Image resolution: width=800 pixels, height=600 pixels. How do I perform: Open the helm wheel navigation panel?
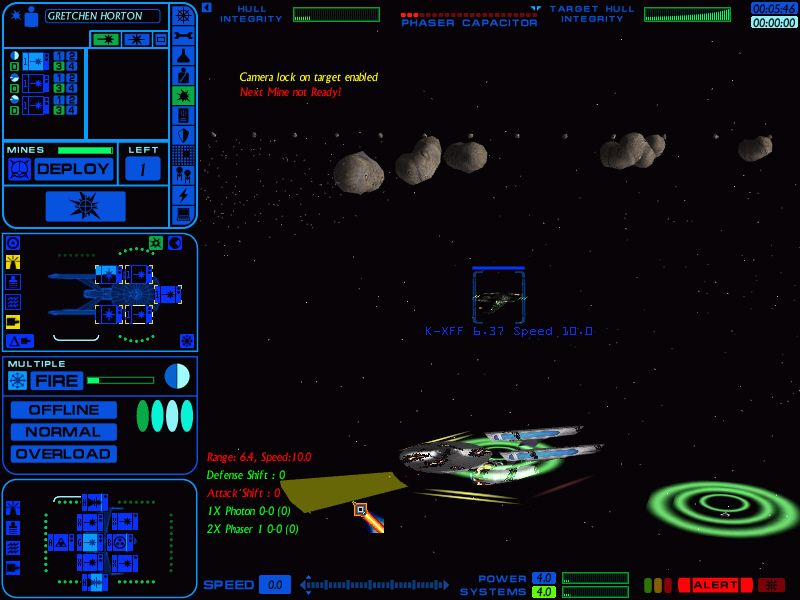pos(183,15)
